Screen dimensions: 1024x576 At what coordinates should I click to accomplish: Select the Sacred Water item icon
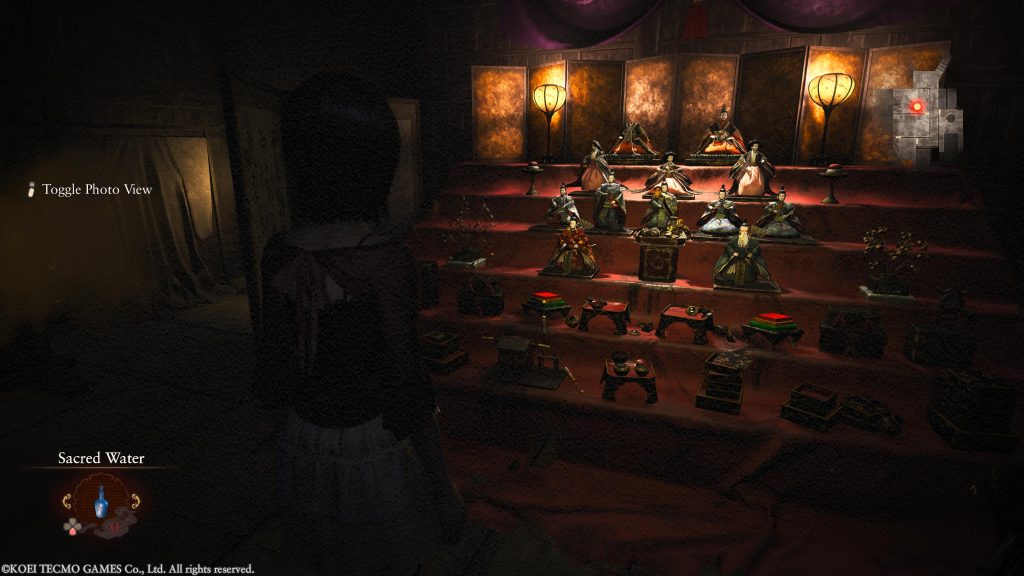100,503
